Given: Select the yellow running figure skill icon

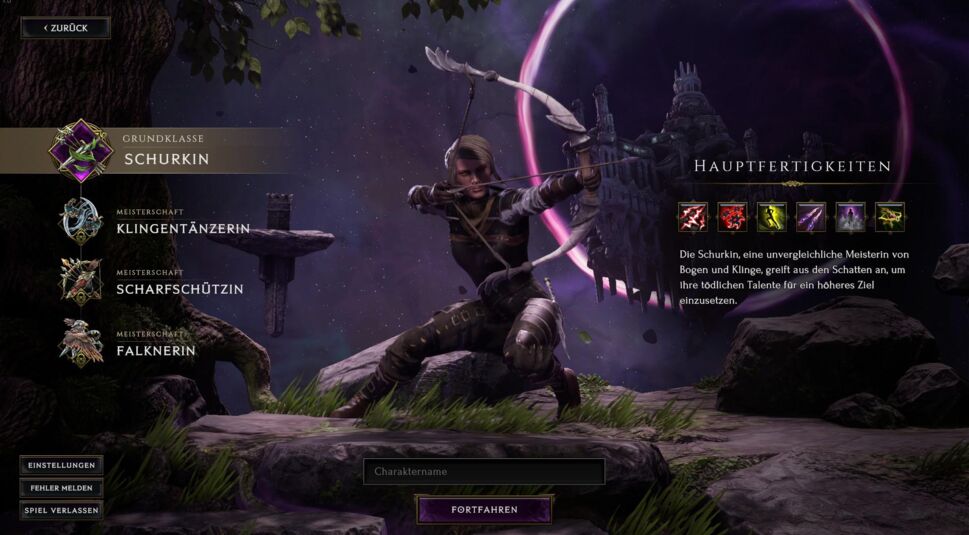Looking at the screenshot, I should click(x=771, y=217).
